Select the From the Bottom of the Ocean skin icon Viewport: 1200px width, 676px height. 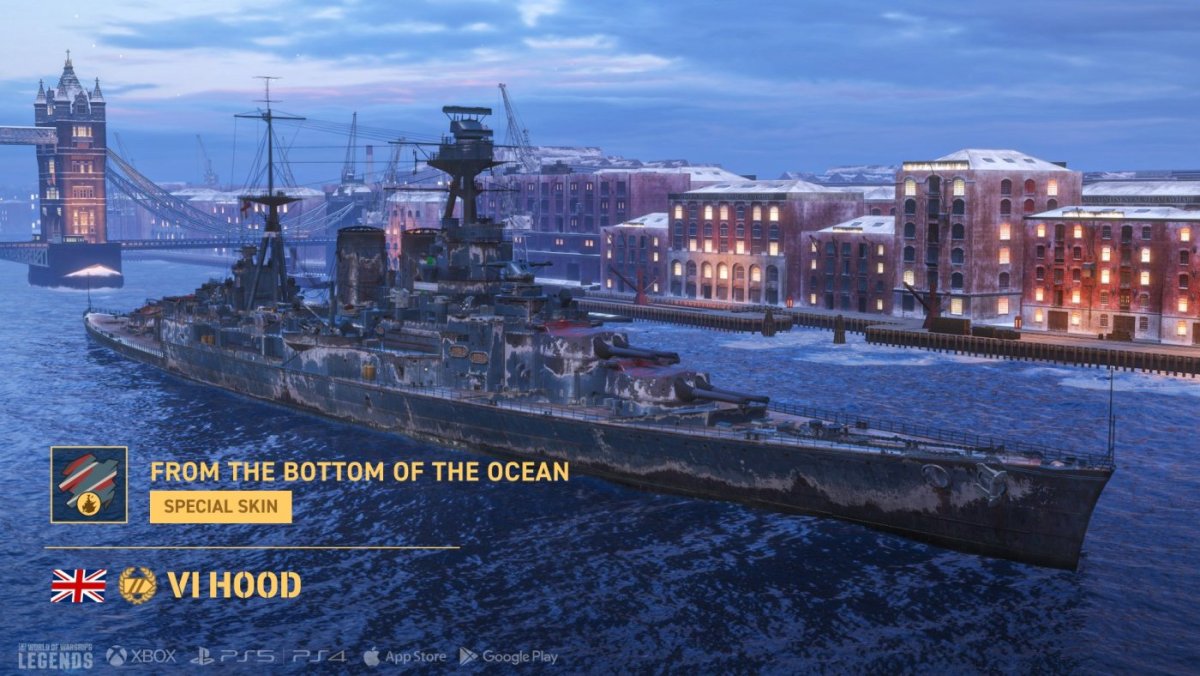(89, 484)
